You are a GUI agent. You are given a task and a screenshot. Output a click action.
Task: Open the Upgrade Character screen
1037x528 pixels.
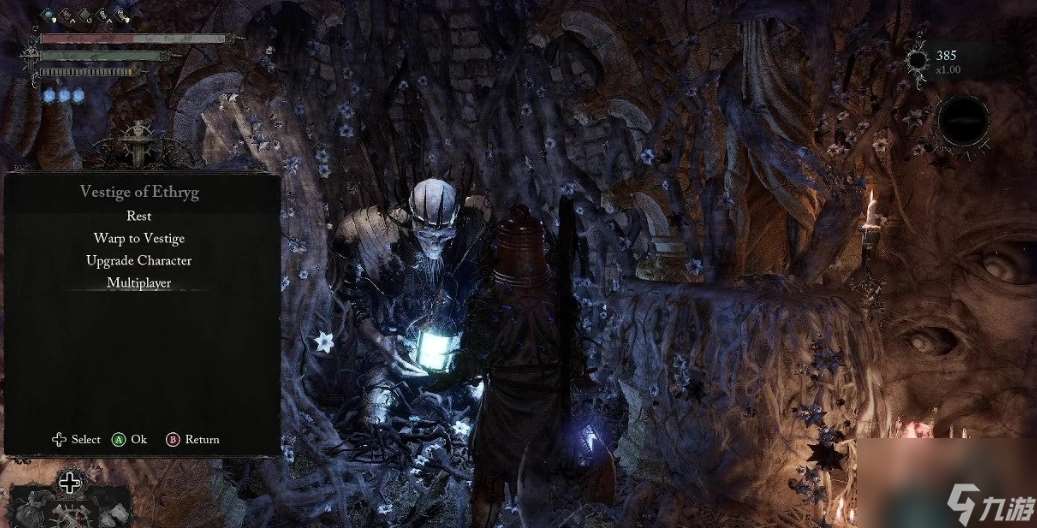139,260
